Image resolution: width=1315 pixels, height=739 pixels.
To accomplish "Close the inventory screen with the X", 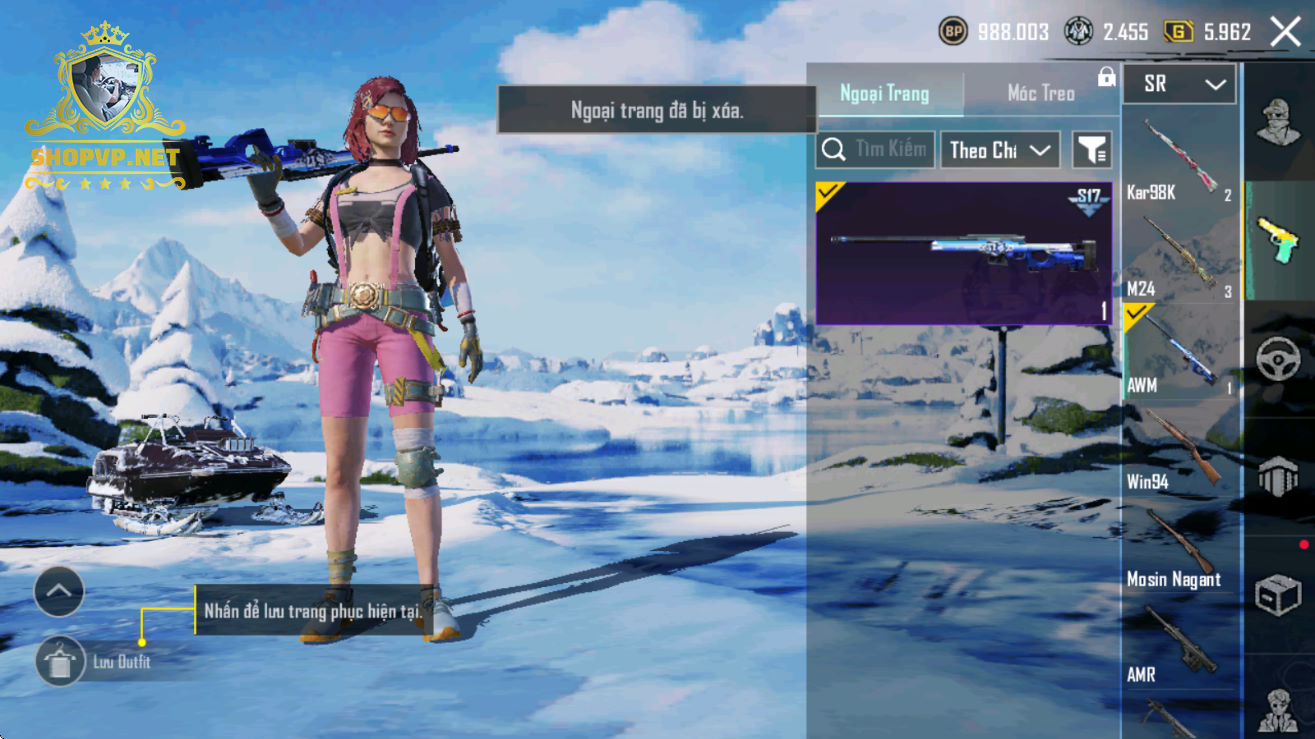I will pos(1285,32).
